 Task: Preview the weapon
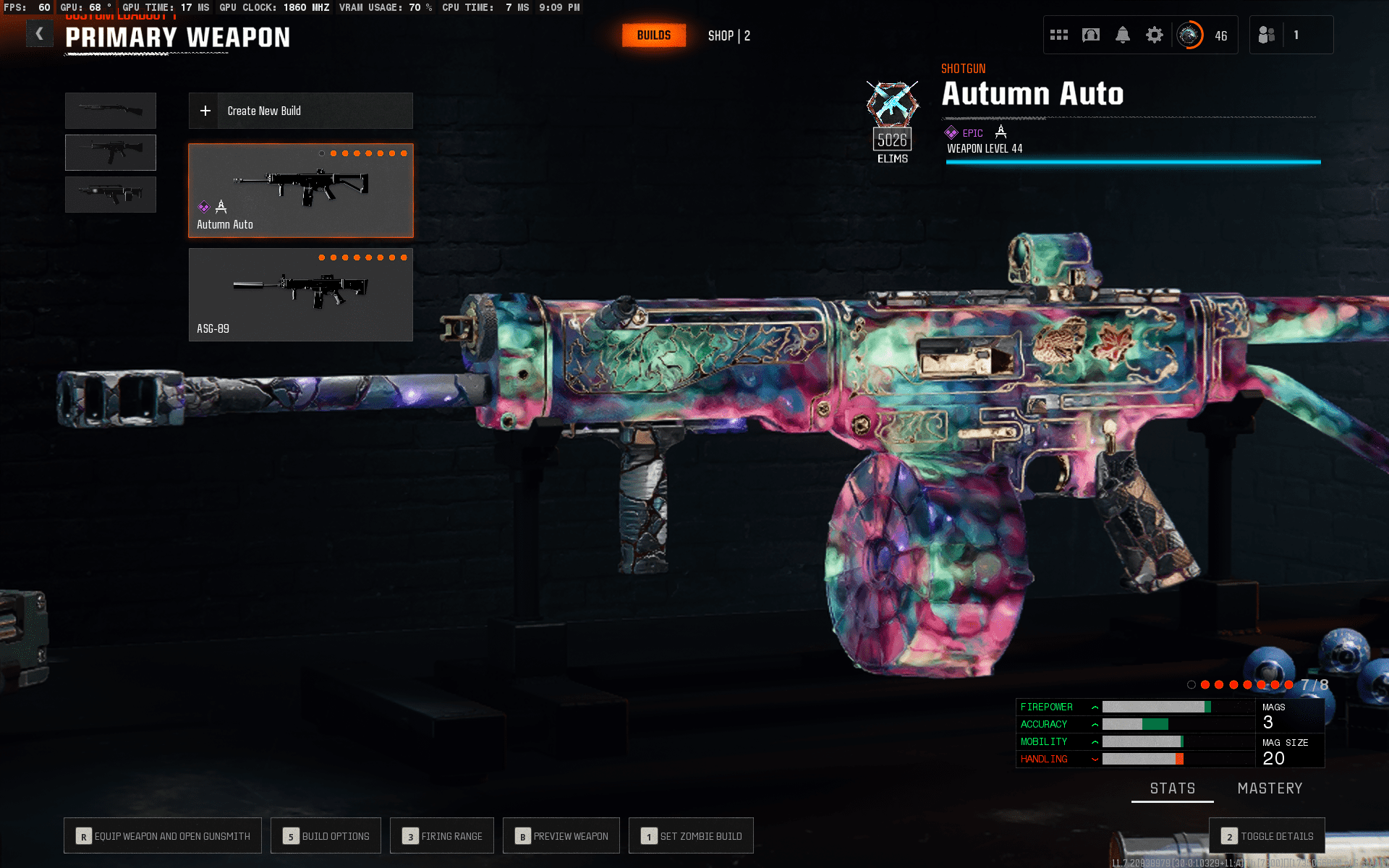click(x=561, y=836)
